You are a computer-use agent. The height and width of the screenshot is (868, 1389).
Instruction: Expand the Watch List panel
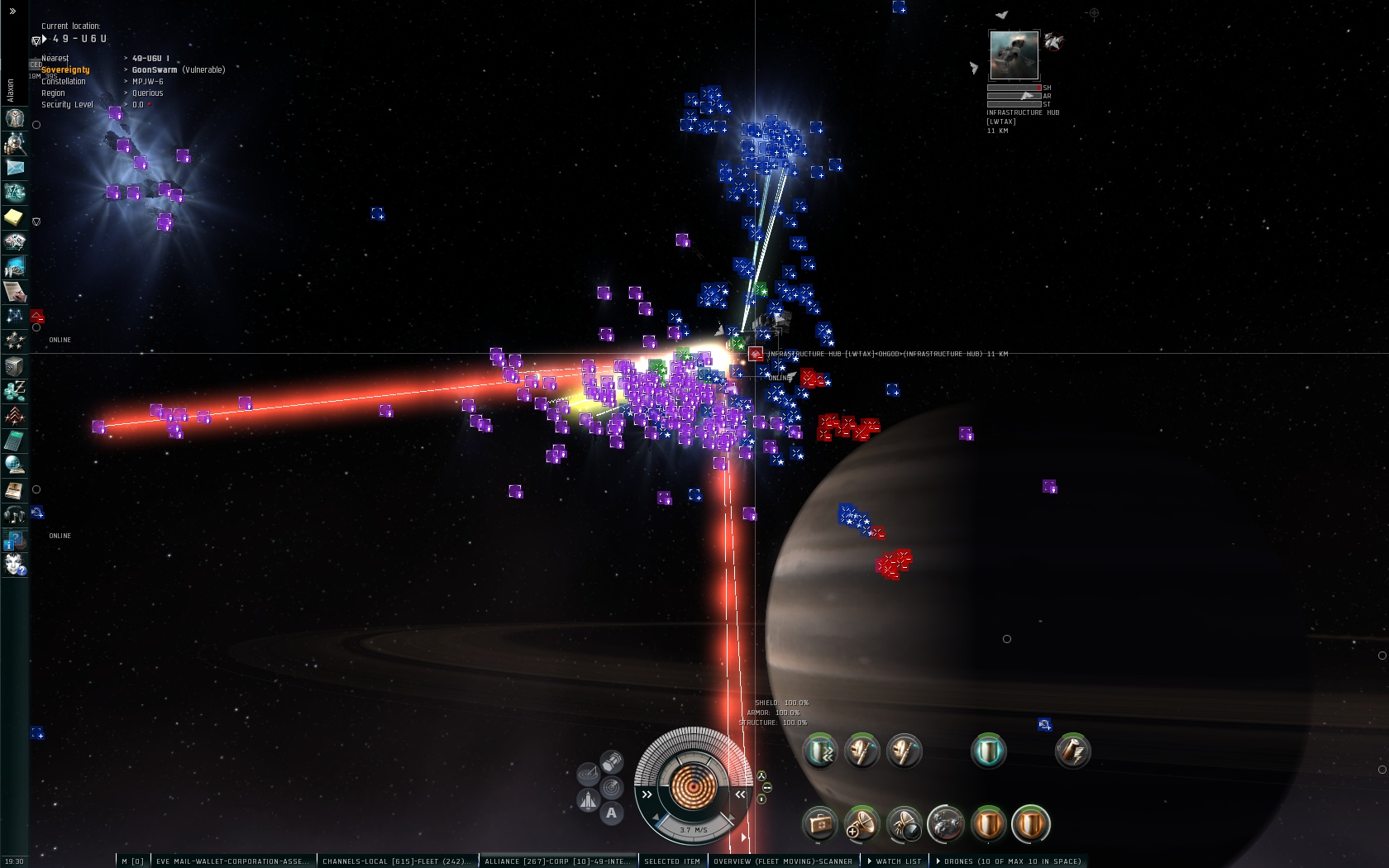pyautogui.click(x=897, y=861)
